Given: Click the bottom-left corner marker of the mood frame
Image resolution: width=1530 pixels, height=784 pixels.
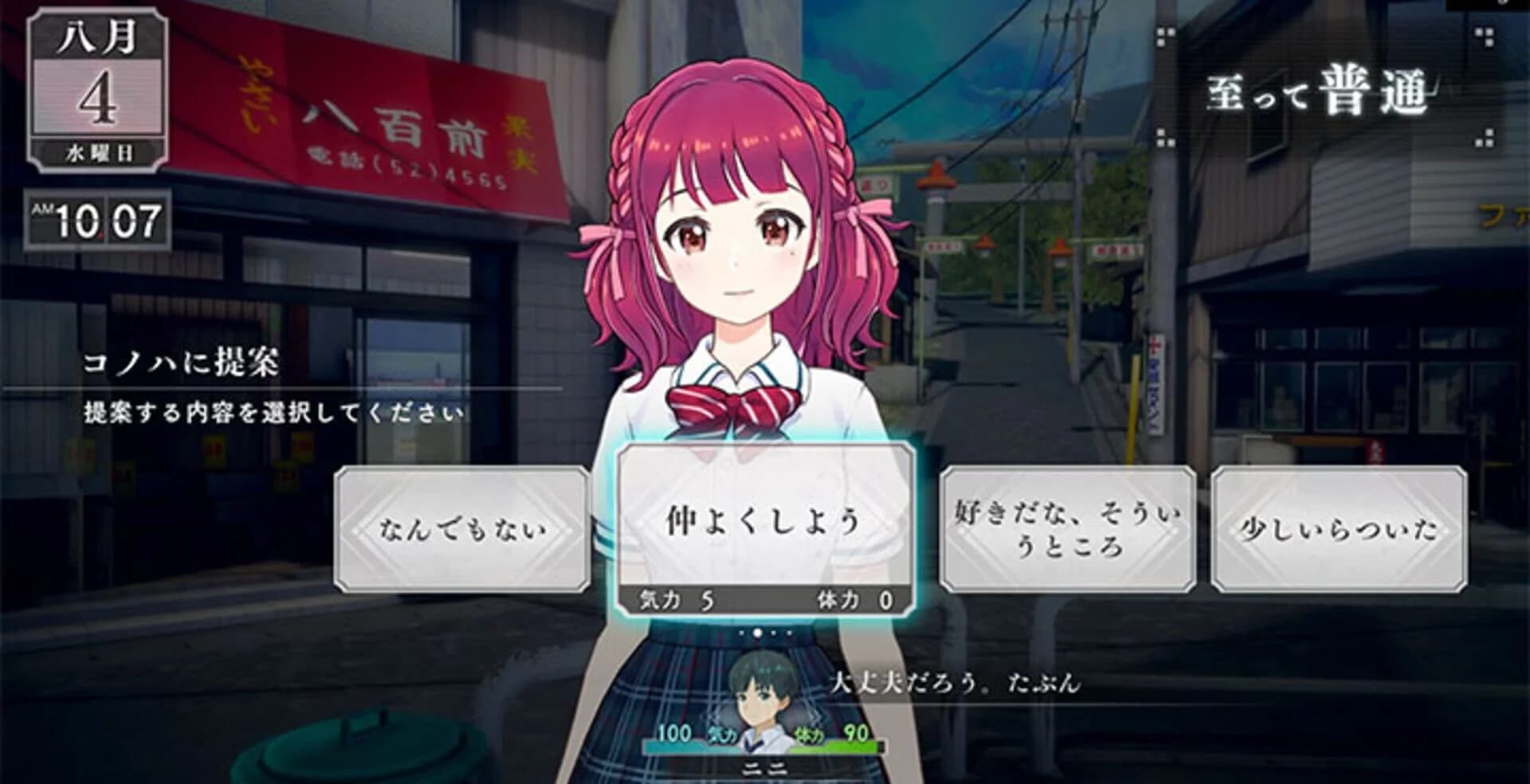Looking at the screenshot, I should tap(1163, 139).
